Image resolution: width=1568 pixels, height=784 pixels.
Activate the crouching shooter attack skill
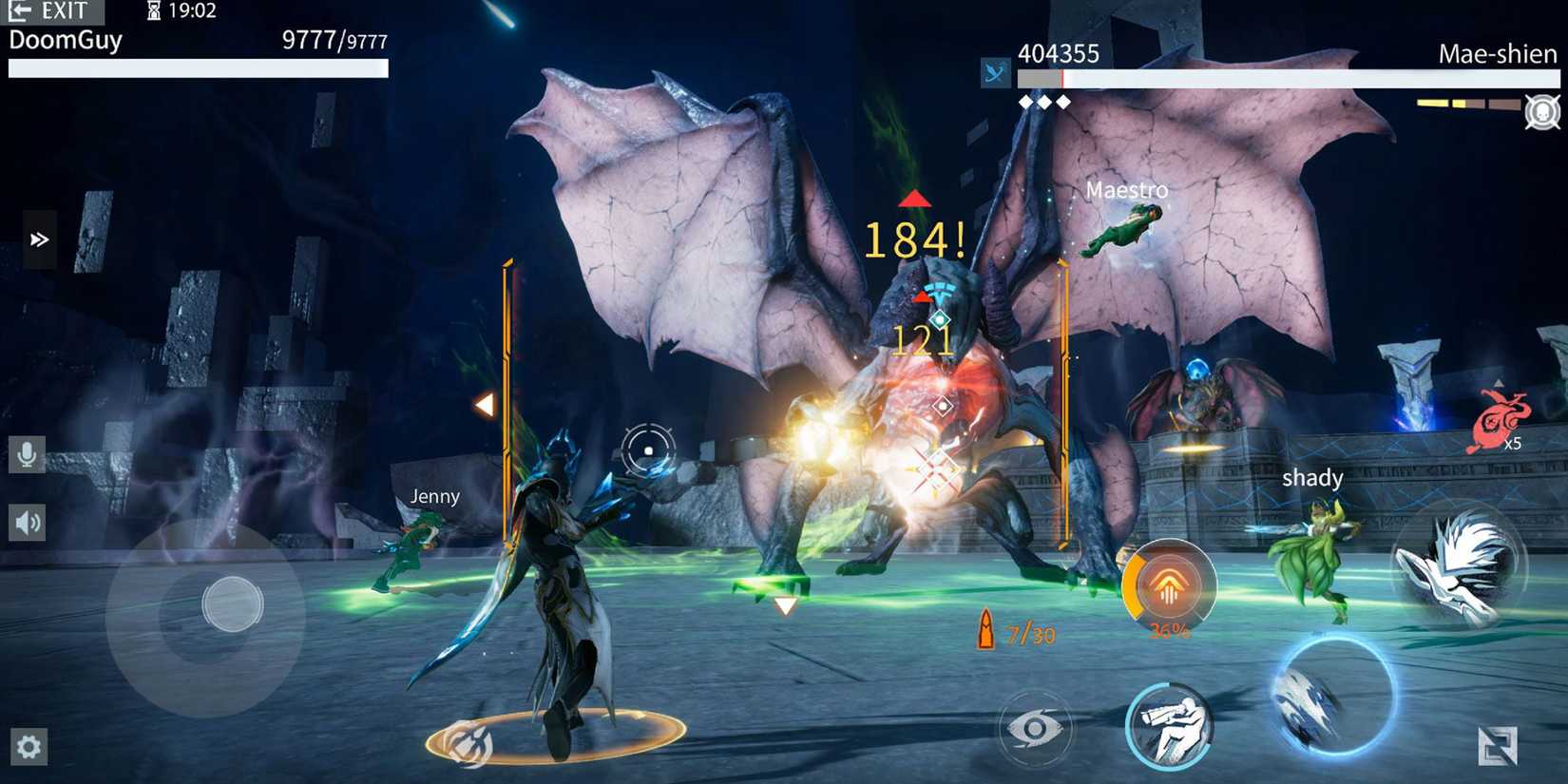click(1171, 725)
